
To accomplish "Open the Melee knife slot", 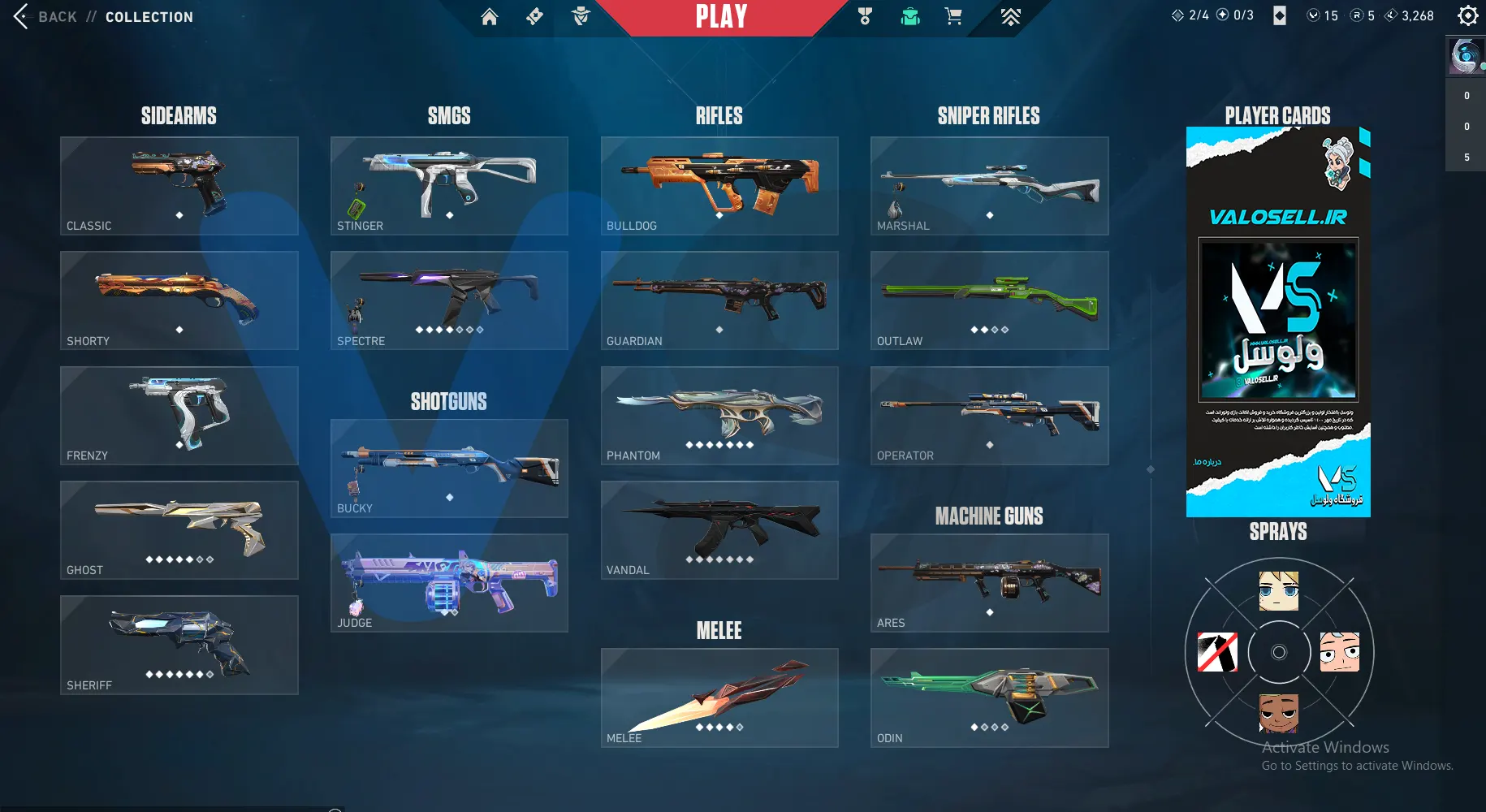I will click(x=719, y=698).
